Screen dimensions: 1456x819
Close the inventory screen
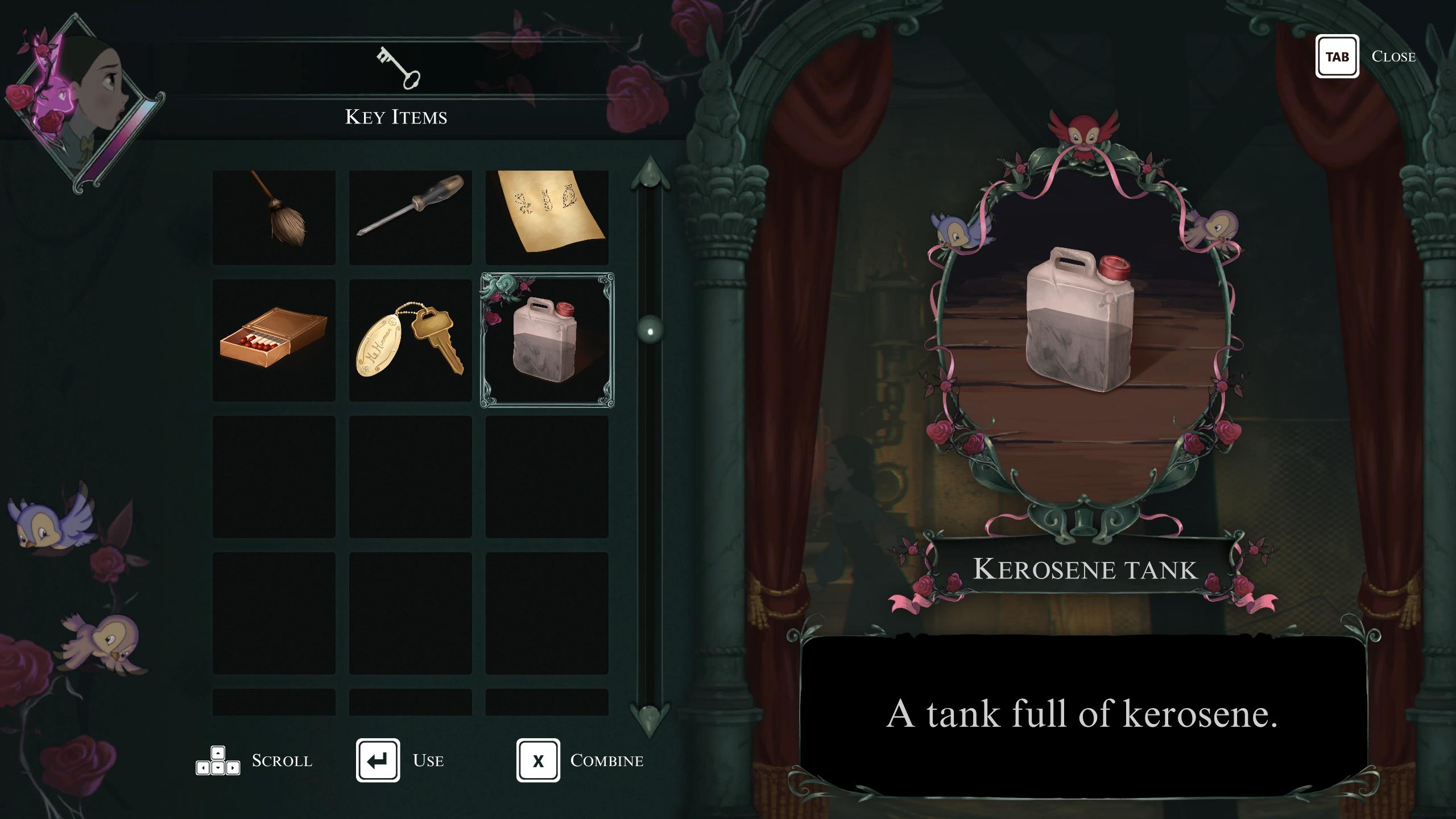[x=1337, y=56]
